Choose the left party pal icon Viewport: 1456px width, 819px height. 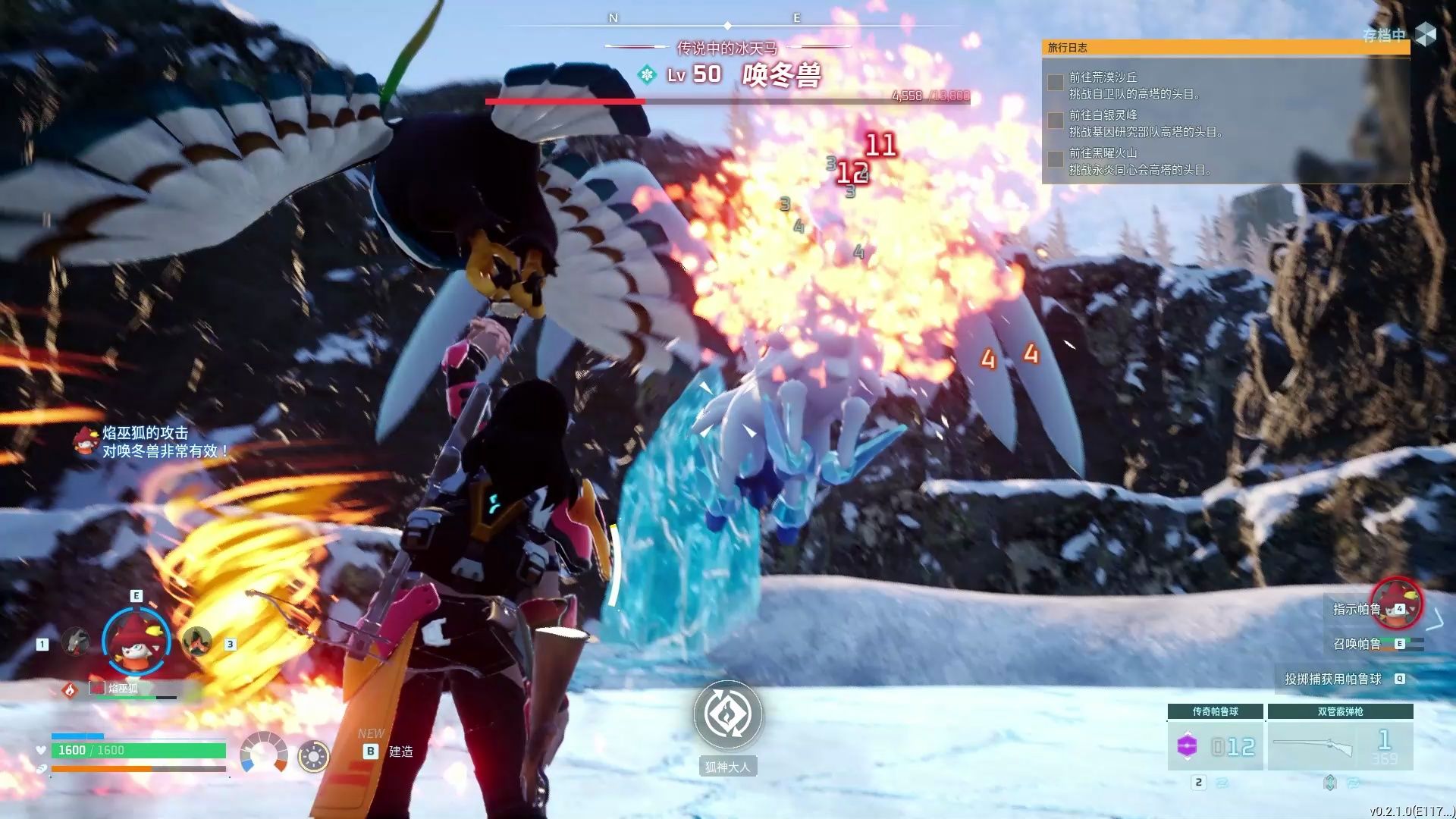(x=75, y=642)
